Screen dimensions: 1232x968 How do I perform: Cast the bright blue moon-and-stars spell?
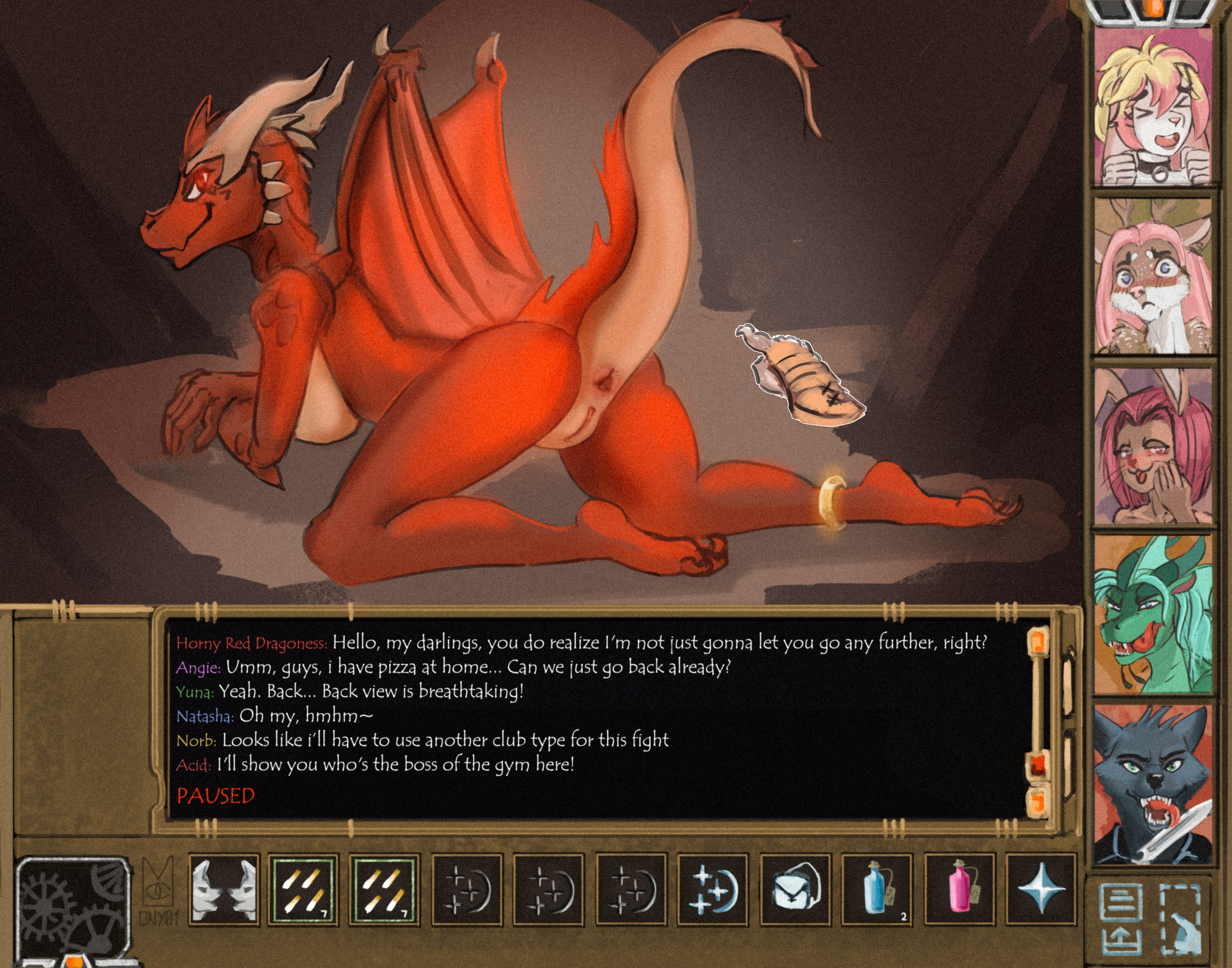(x=711, y=890)
